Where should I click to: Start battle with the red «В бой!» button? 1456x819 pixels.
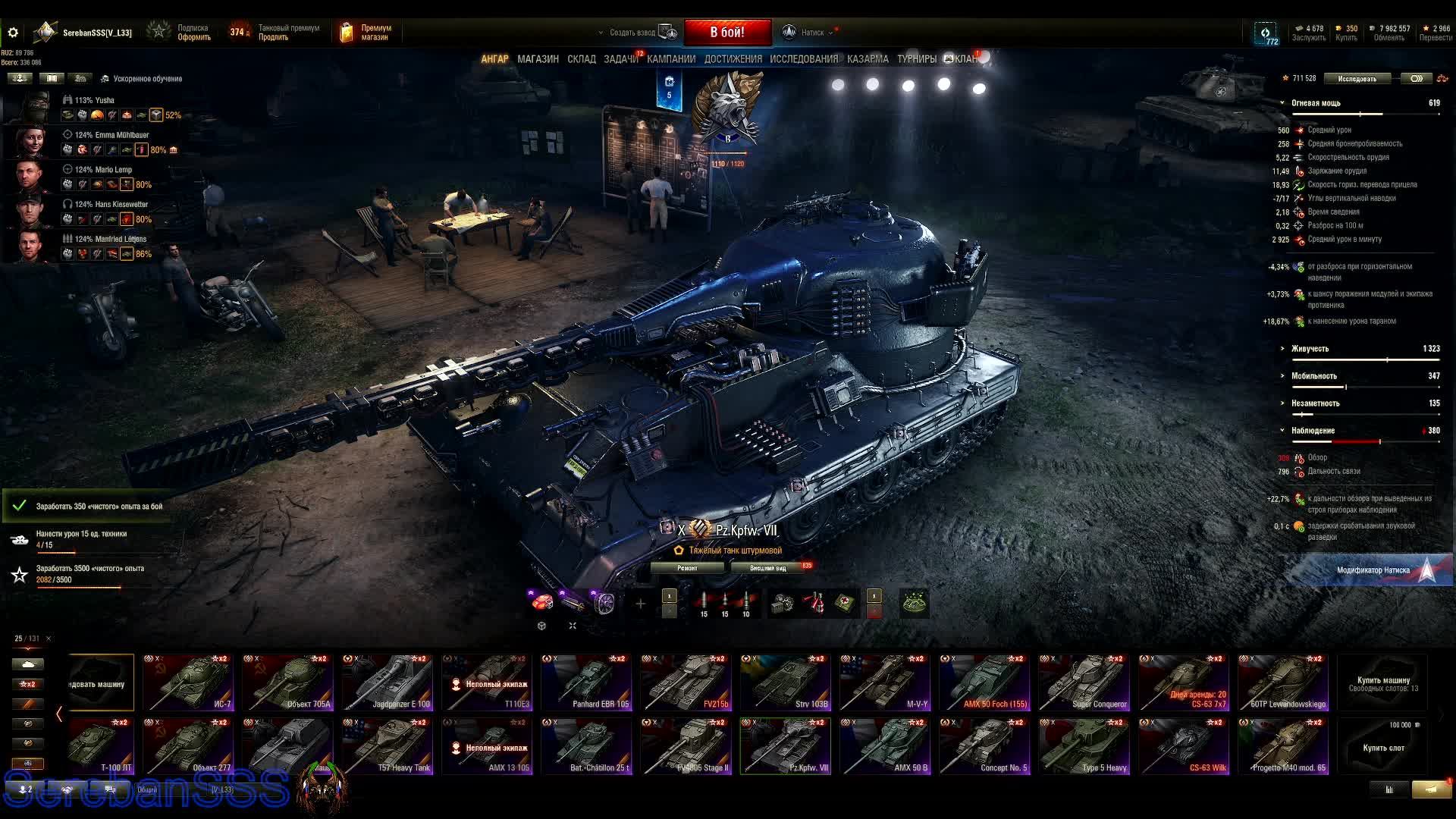click(x=727, y=33)
